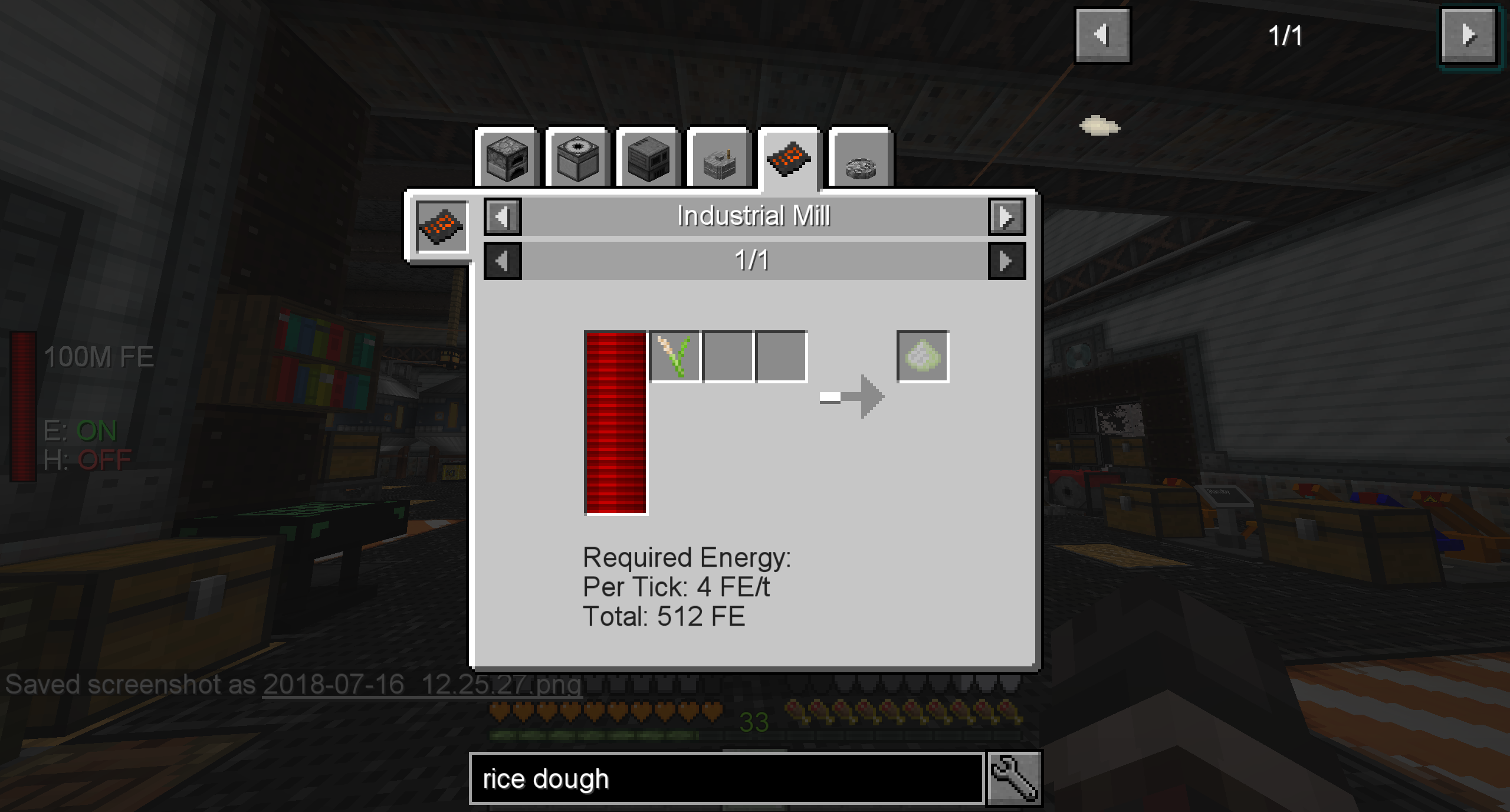
Task: Select the rice flour output item
Action: (x=922, y=354)
